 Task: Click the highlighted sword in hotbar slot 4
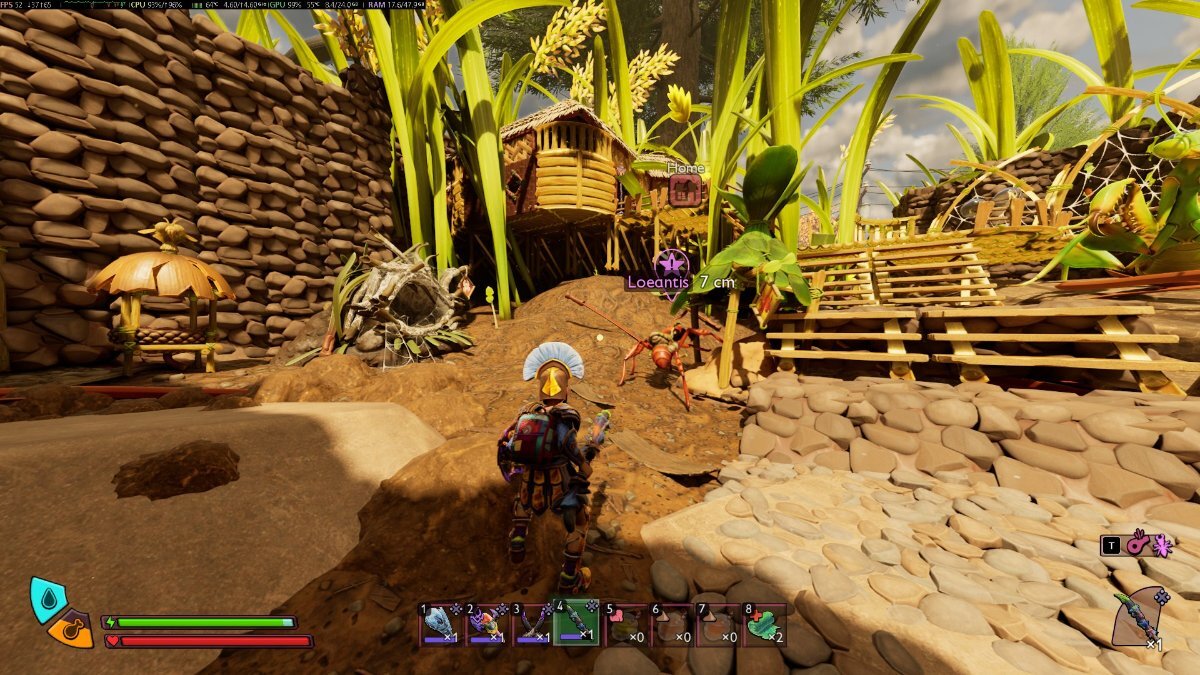click(578, 622)
